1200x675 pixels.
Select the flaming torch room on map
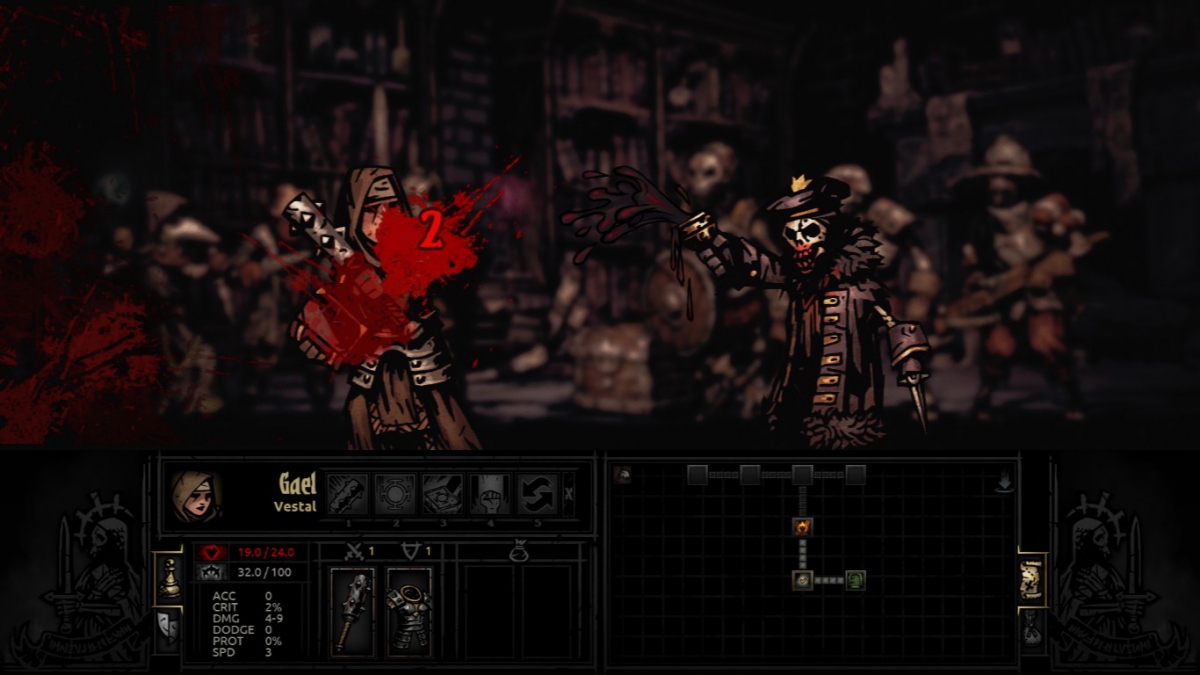pos(802,527)
